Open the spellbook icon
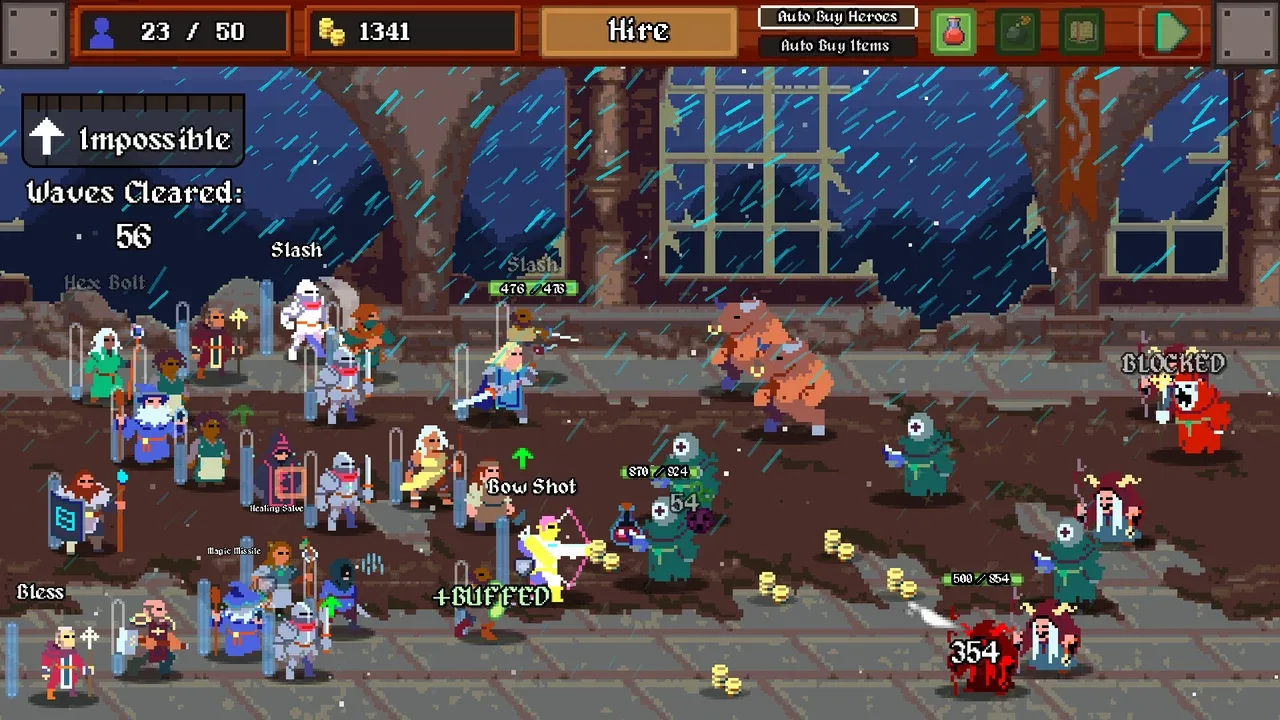Screen dimensions: 1280x720 point(1081,32)
